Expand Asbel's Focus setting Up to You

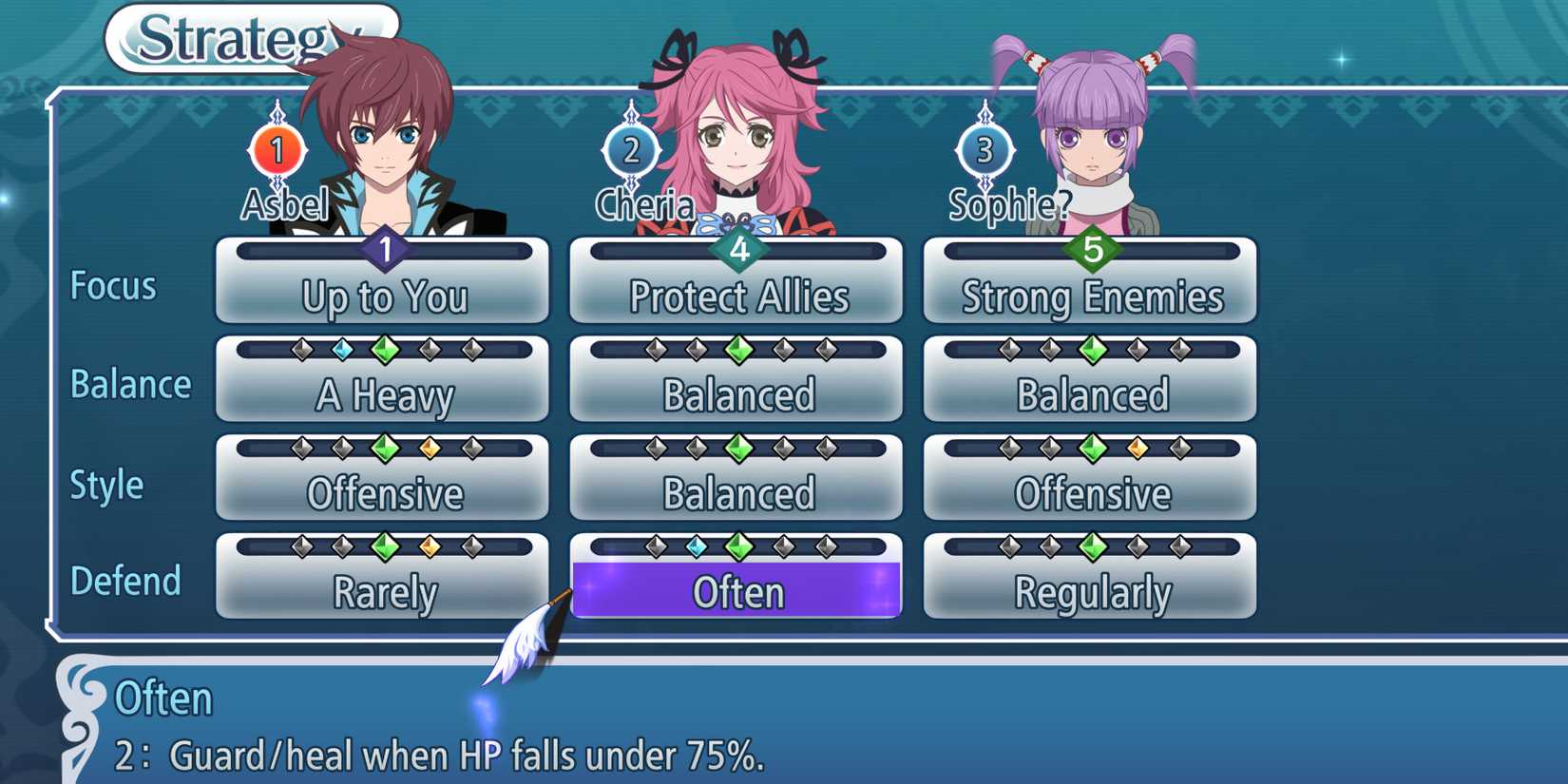pos(383,297)
